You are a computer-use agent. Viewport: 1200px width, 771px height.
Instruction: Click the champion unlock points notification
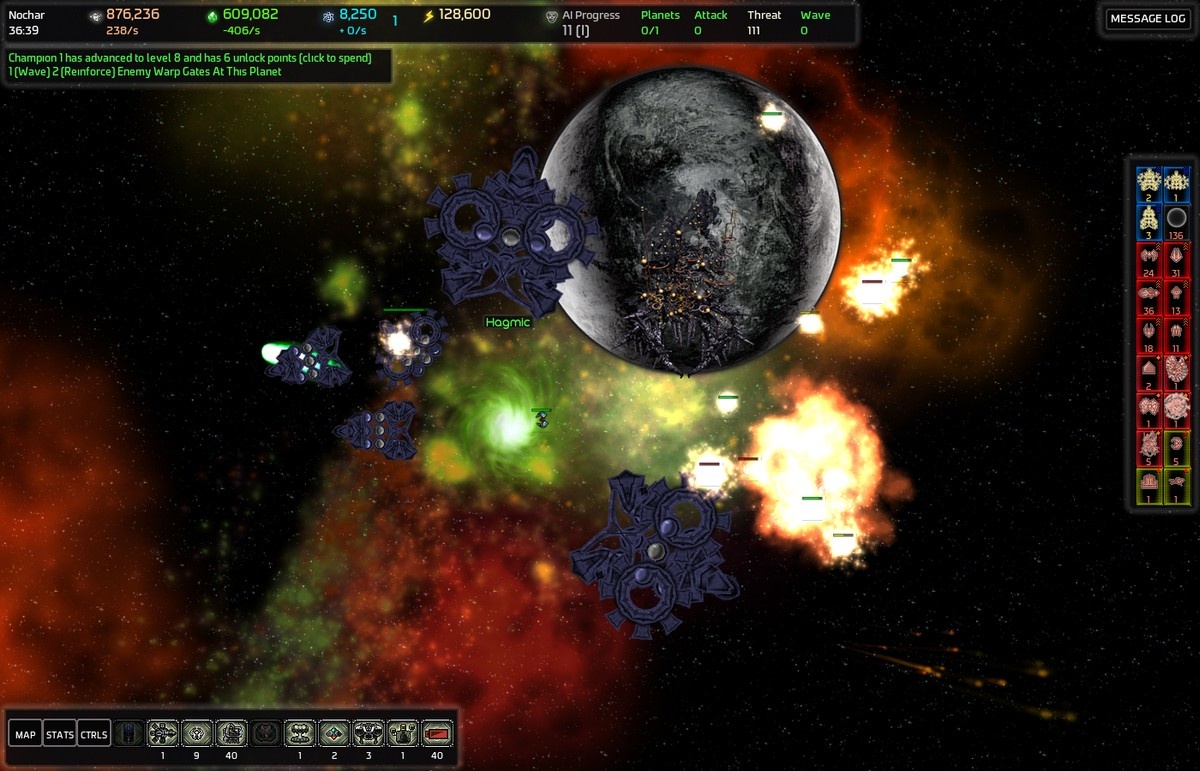coord(190,58)
